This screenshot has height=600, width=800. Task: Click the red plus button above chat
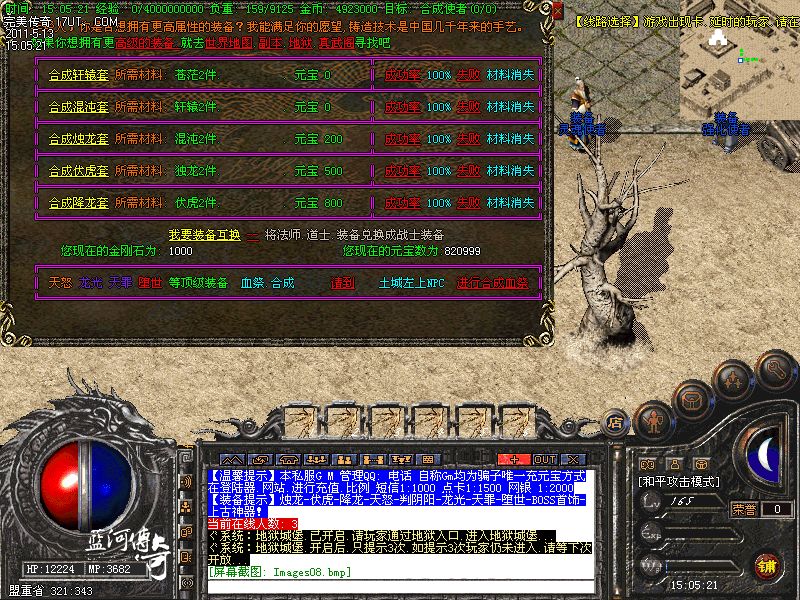point(514,458)
